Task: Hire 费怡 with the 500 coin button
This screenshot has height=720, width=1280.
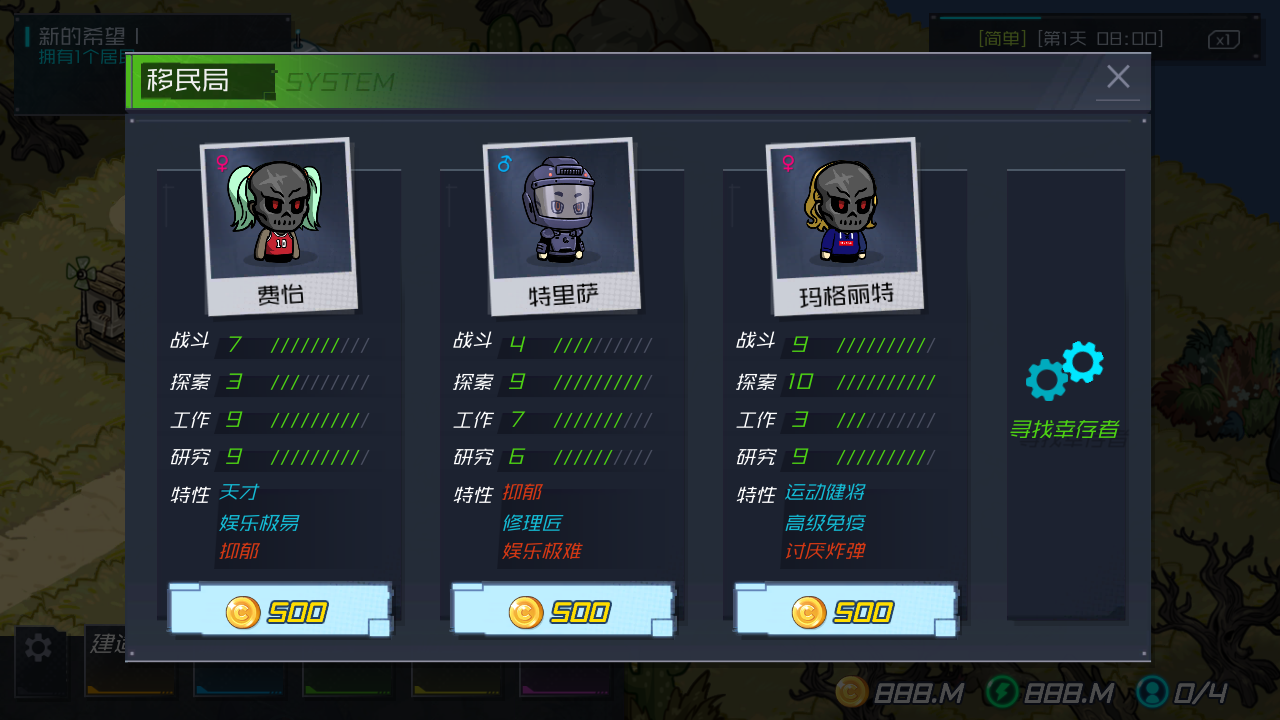Action: point(279,611)
